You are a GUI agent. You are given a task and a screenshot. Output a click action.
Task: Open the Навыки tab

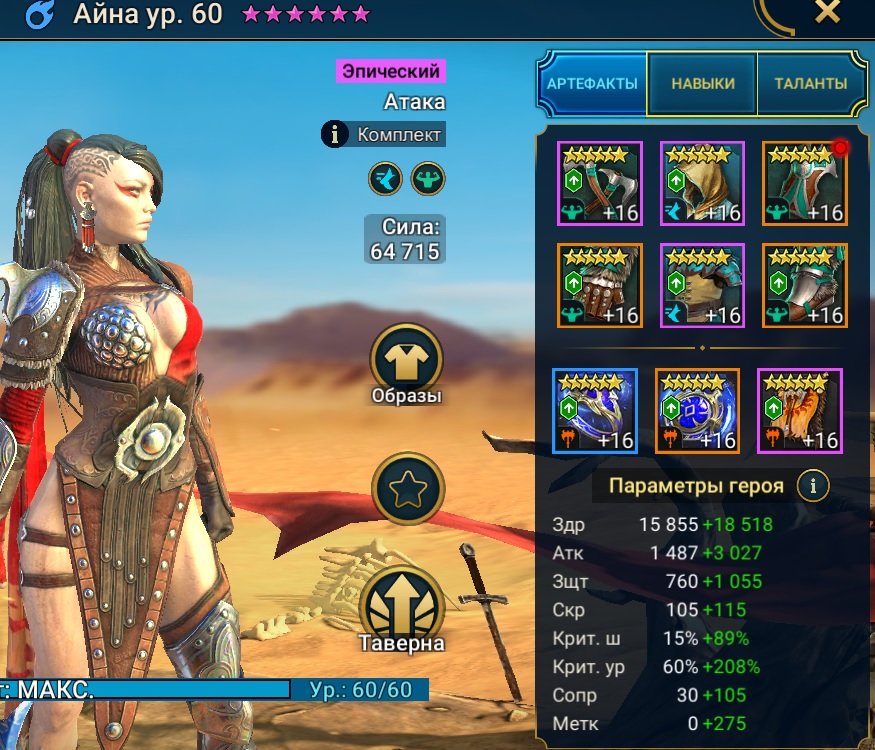(x=702, y=84)
